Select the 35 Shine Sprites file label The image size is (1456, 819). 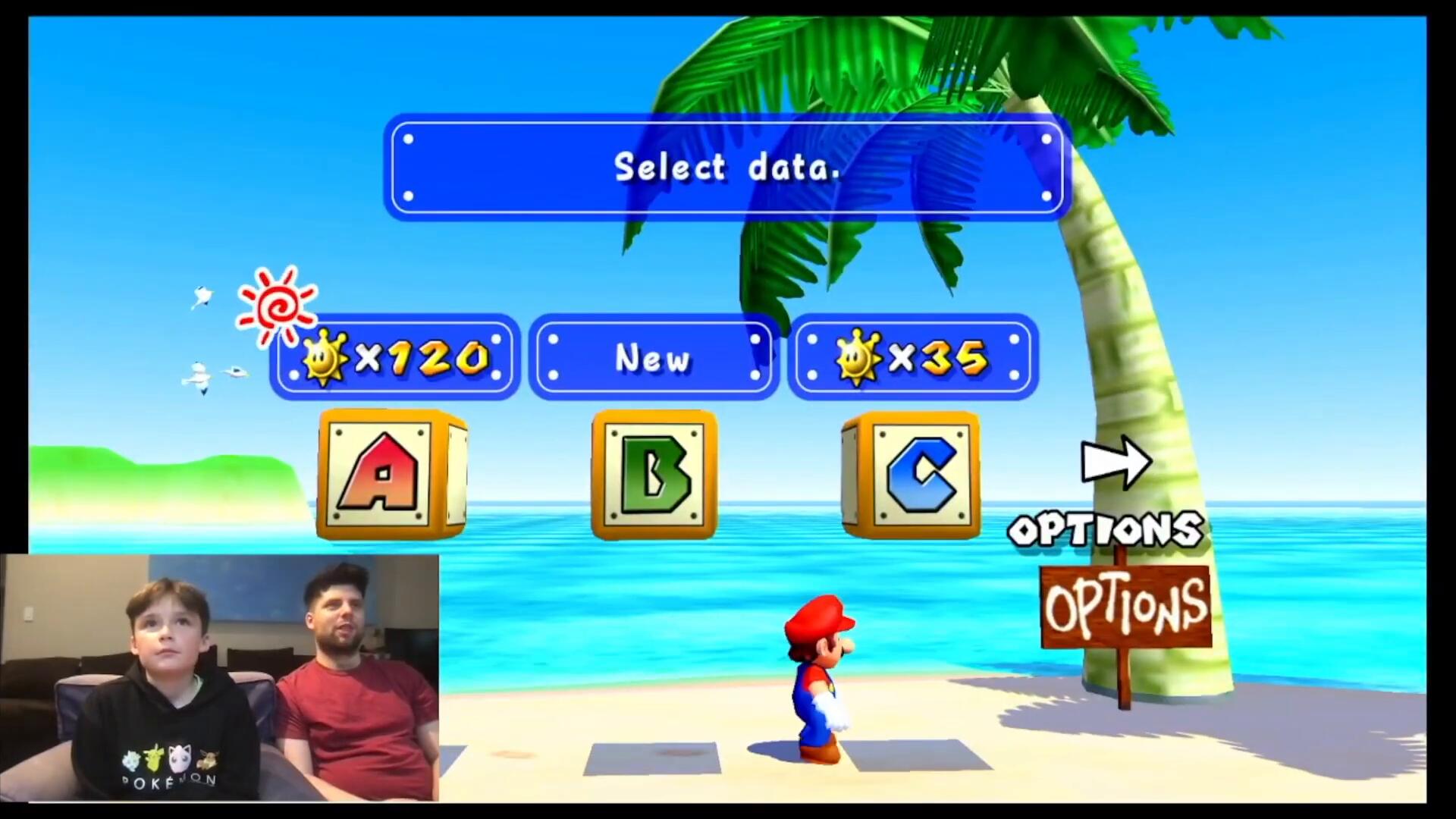click(913, 357)
